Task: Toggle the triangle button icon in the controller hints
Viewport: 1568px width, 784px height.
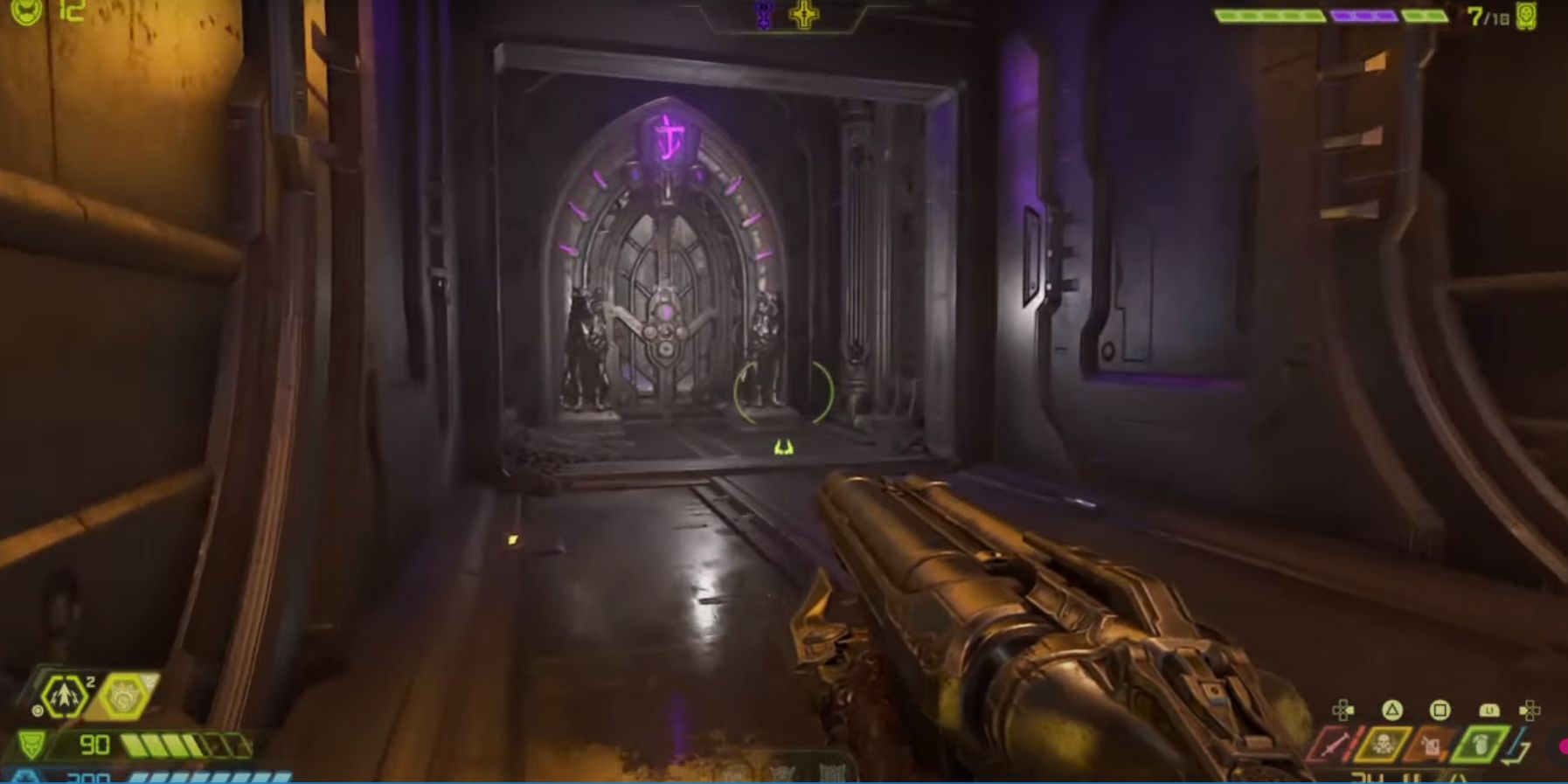Action: point(1391,710)
